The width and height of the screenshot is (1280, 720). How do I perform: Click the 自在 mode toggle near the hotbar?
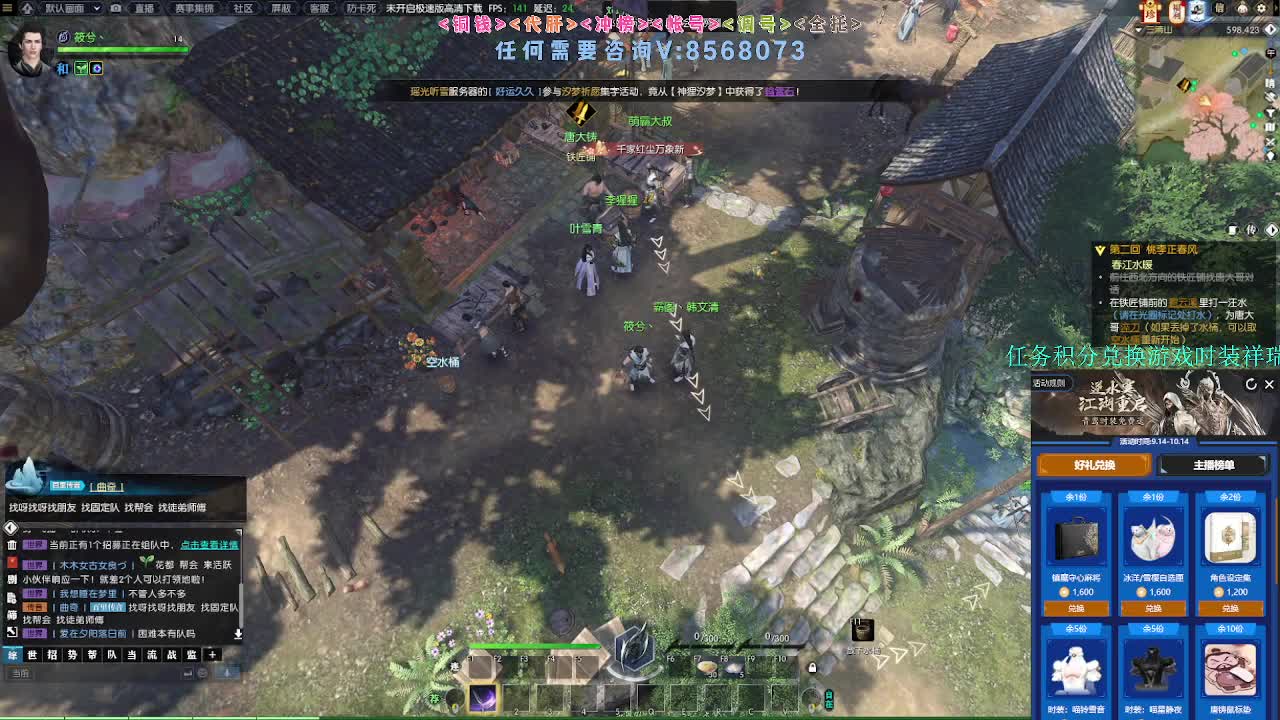(x=829, y=697)
